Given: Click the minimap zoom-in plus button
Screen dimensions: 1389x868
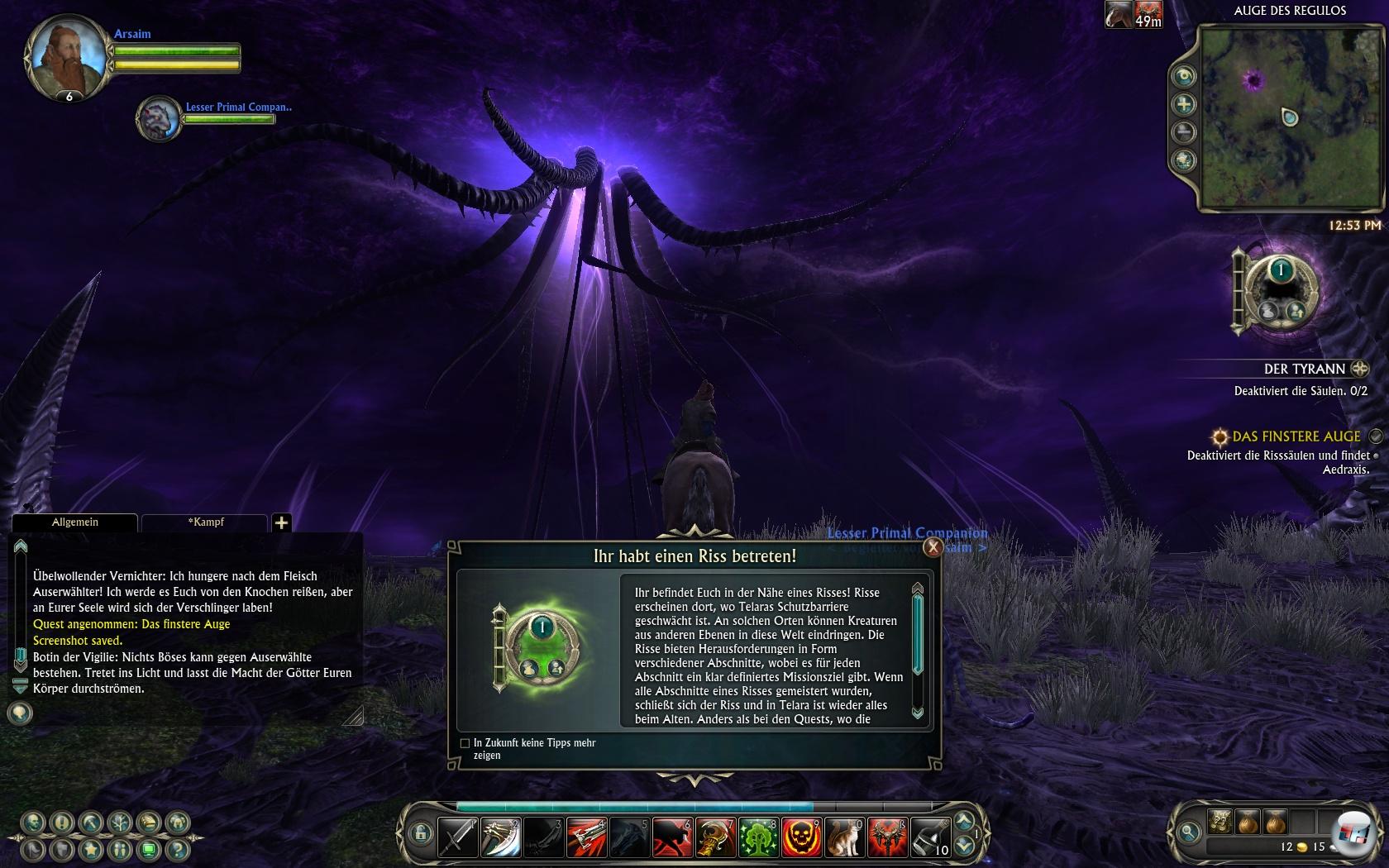Looking at the screenshot, I should (x=1184, y=104).
